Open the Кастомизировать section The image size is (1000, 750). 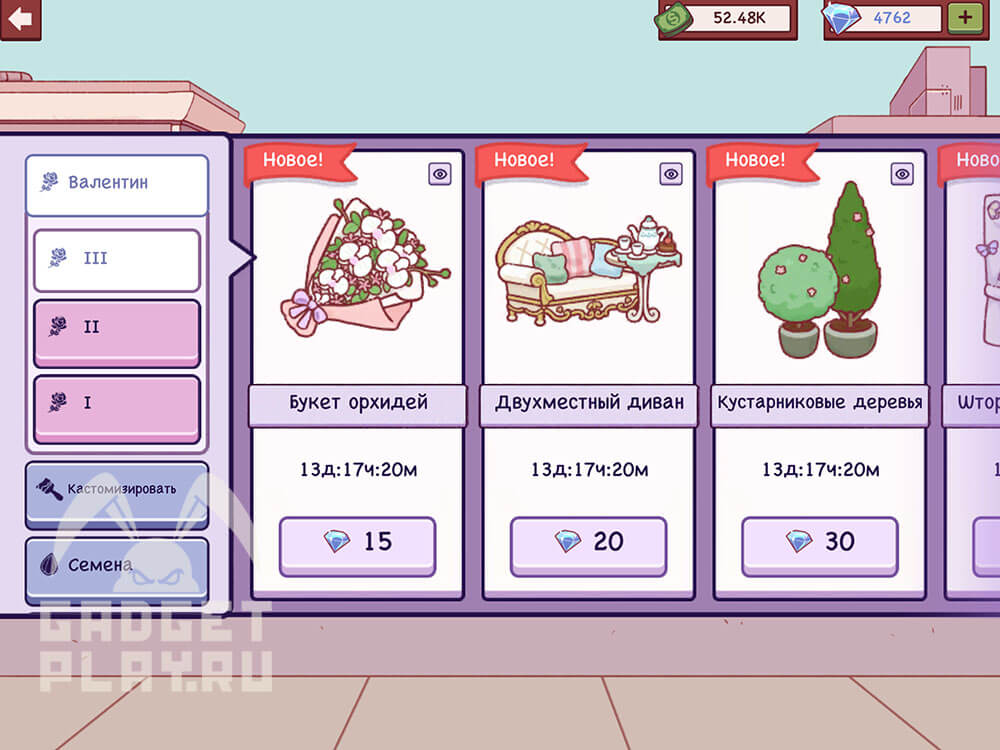(x=117, y=491)
